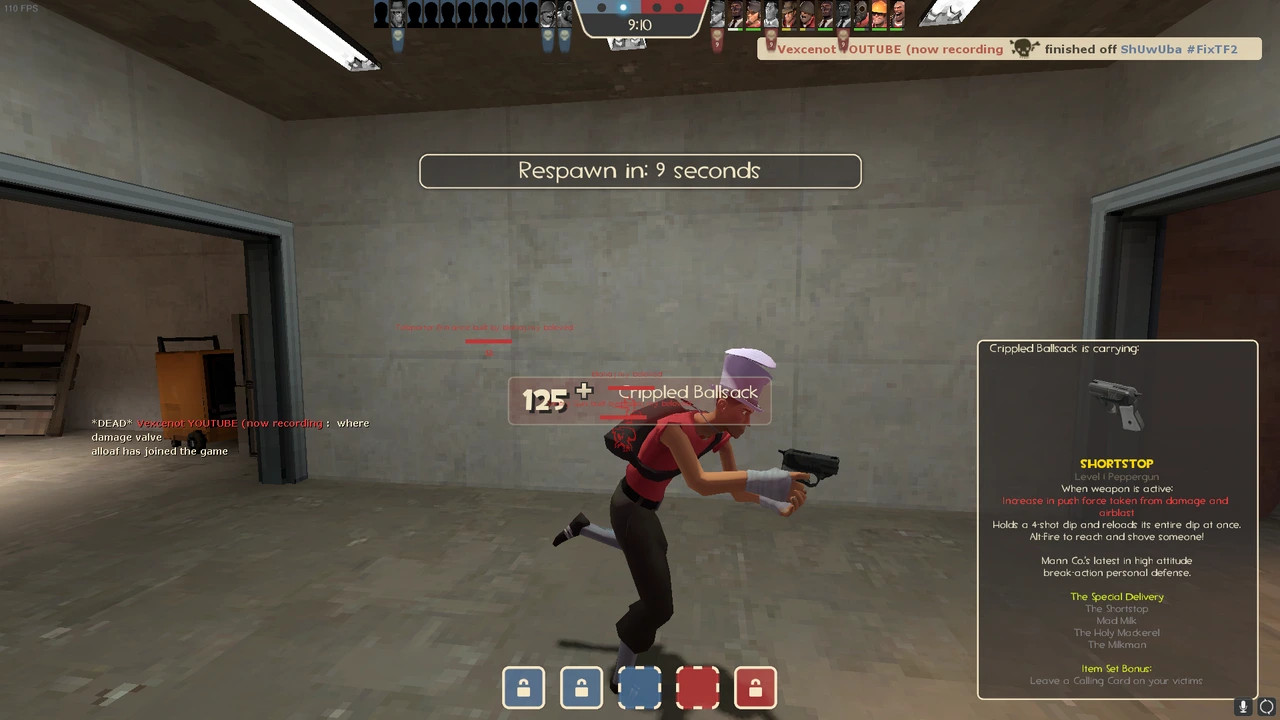Click the spinning loader icon at bottom right

click(x=1265, y=706)
